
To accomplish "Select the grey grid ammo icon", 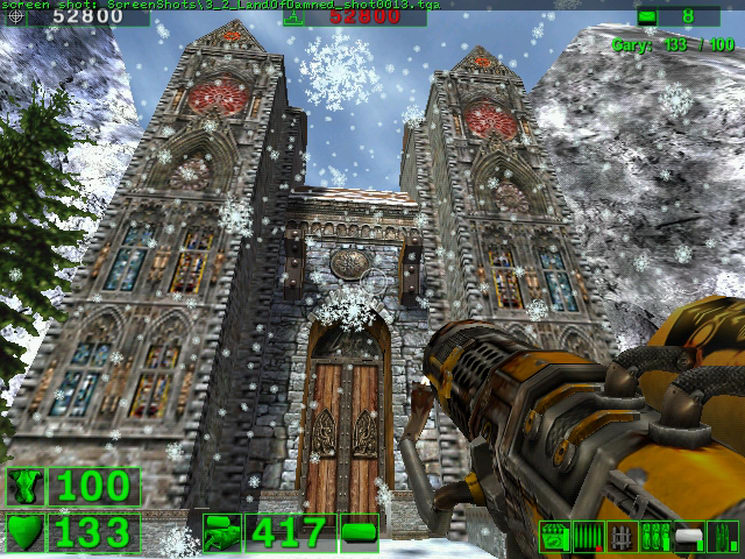I will 622,536.
